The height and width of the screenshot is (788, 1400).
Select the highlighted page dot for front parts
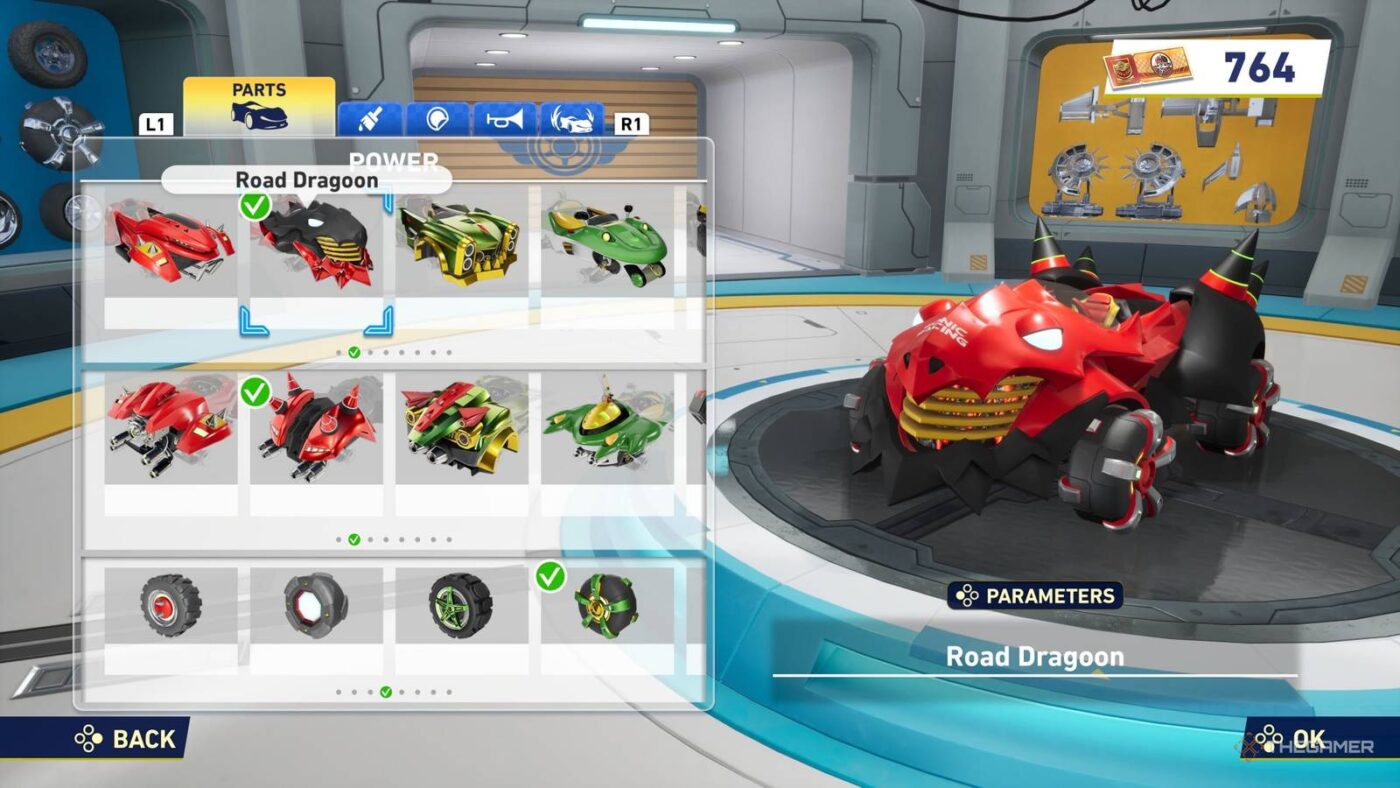point(354,353)
